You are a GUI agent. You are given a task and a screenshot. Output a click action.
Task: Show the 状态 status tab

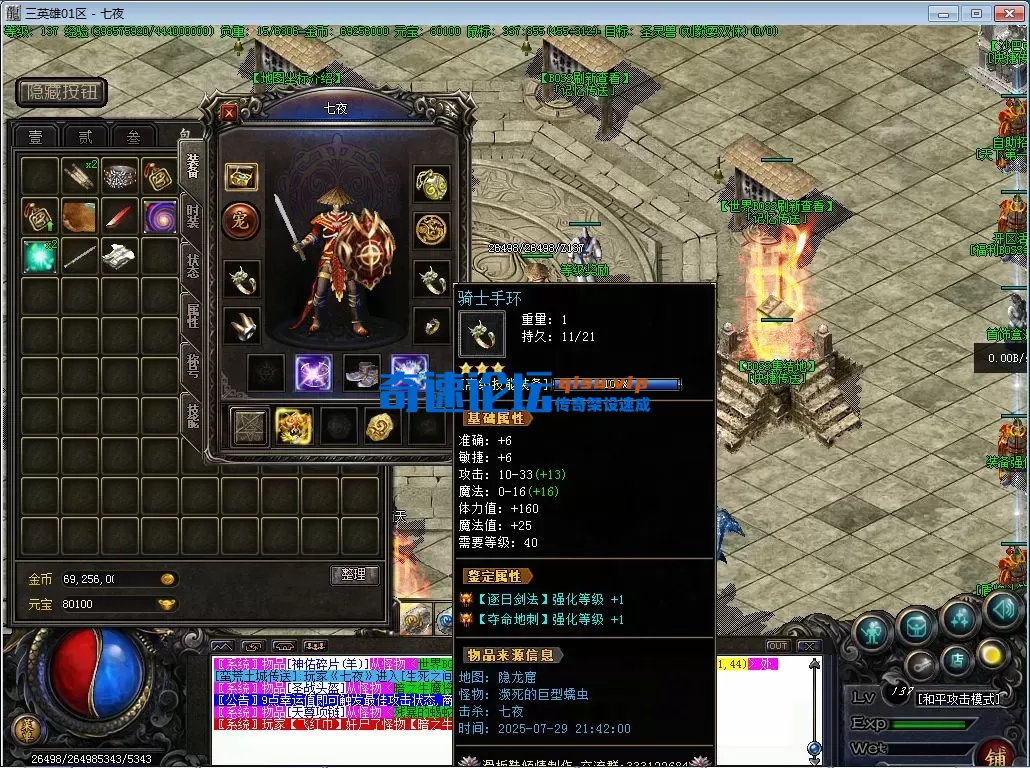point(192,265)
